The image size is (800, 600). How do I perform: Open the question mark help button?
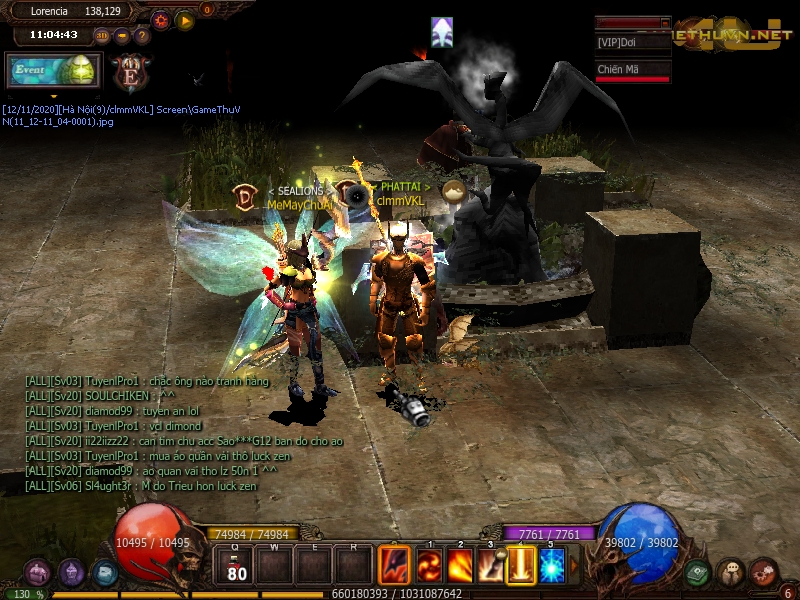click(142, 36)
